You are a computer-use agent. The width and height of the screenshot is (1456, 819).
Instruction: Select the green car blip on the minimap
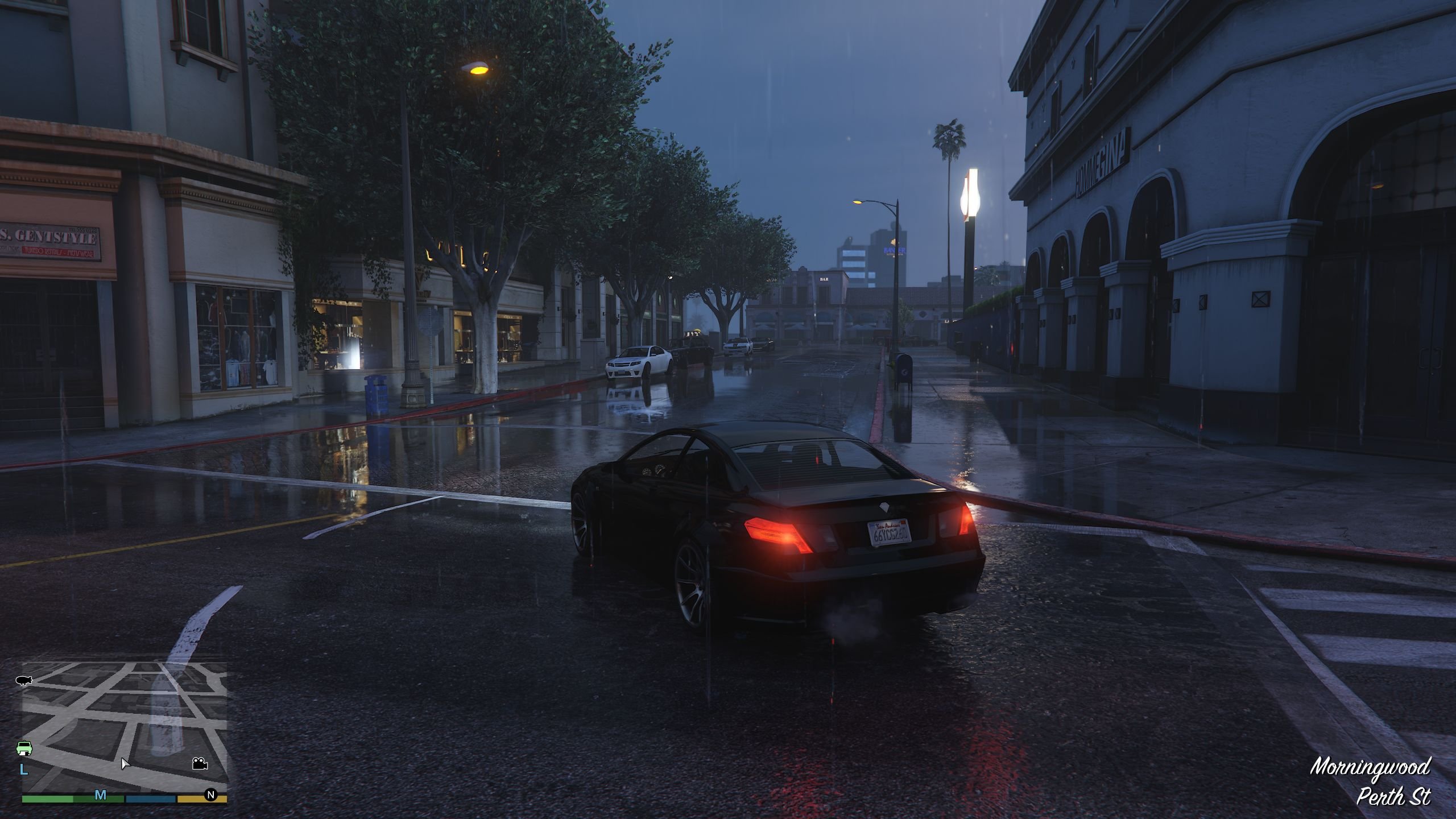pyautogui.click(x=24, y=748)
